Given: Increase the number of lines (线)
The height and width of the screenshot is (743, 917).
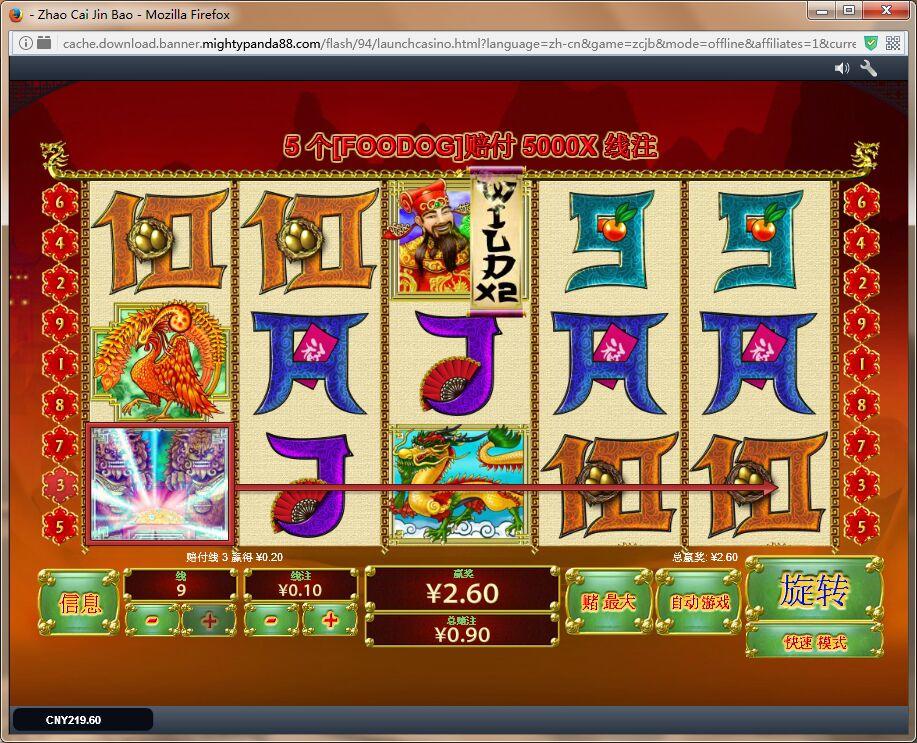Looking at the screenshot, I should (209, 620).
